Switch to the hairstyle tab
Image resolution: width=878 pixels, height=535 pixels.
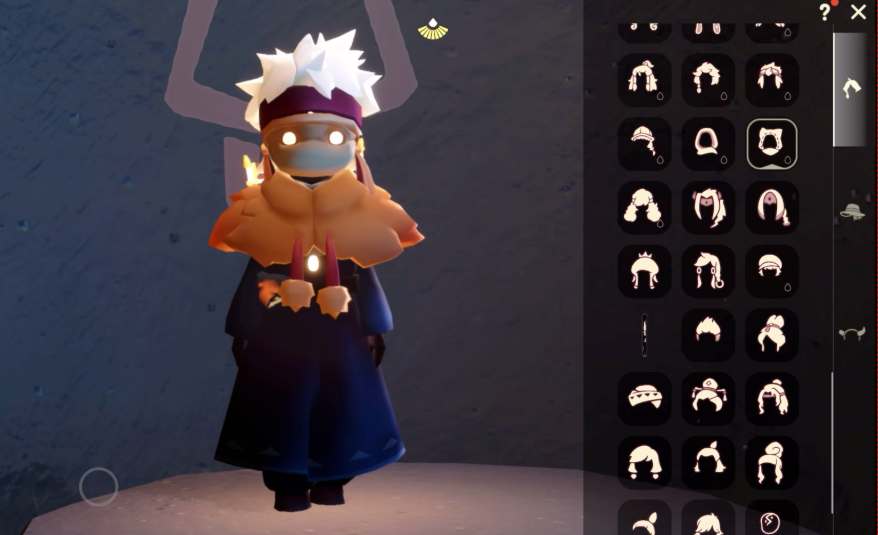click(x=851, y=88)
